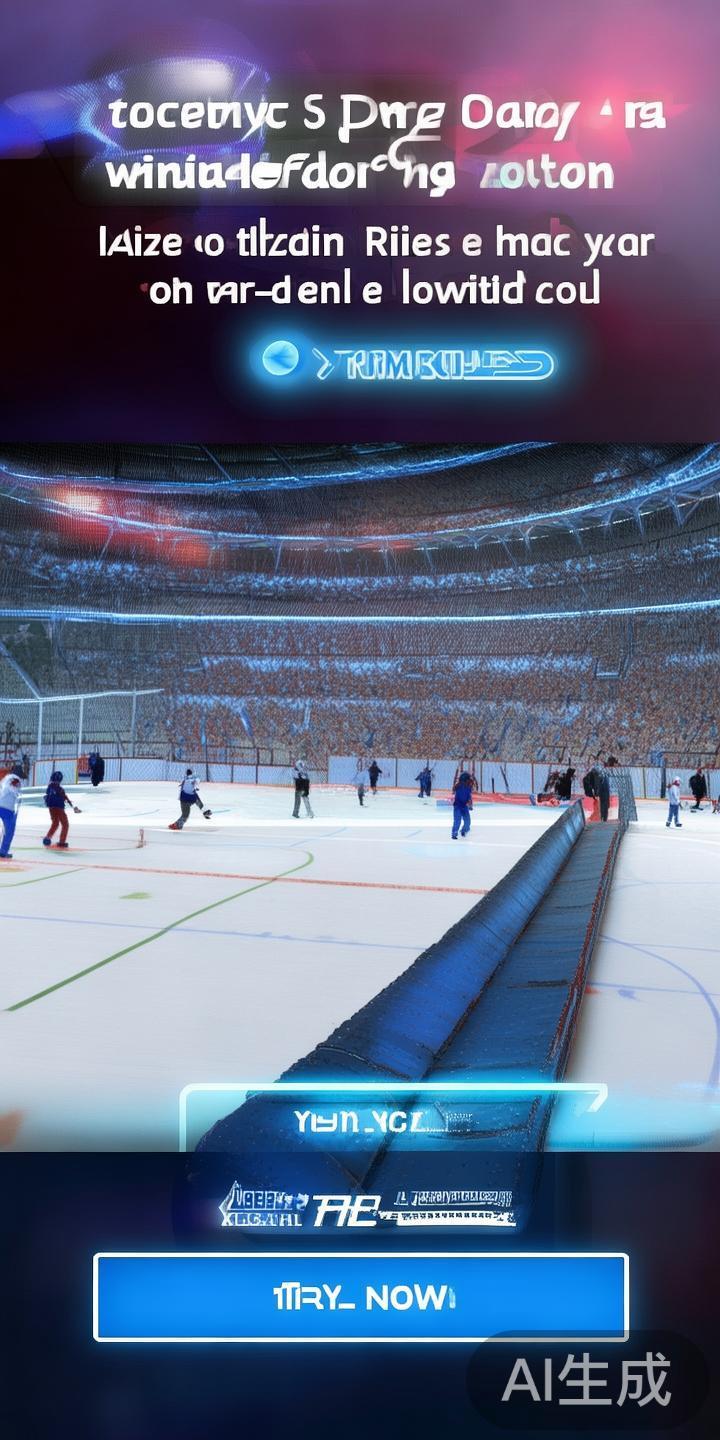Select the glowing neon banner button below the headline
The image size is (720, 1440).
(407, 362)
